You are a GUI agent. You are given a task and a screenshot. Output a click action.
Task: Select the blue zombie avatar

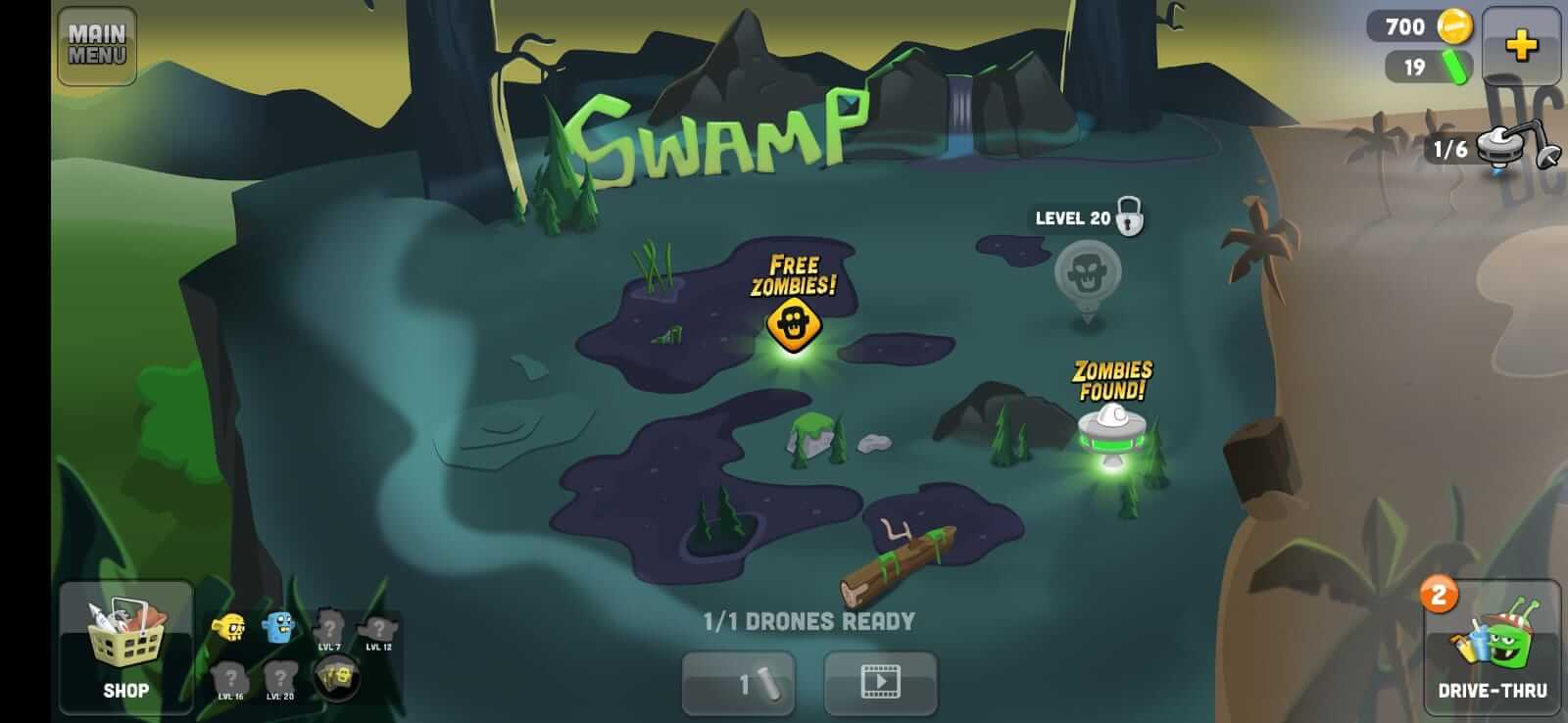[x=277, y=627]
